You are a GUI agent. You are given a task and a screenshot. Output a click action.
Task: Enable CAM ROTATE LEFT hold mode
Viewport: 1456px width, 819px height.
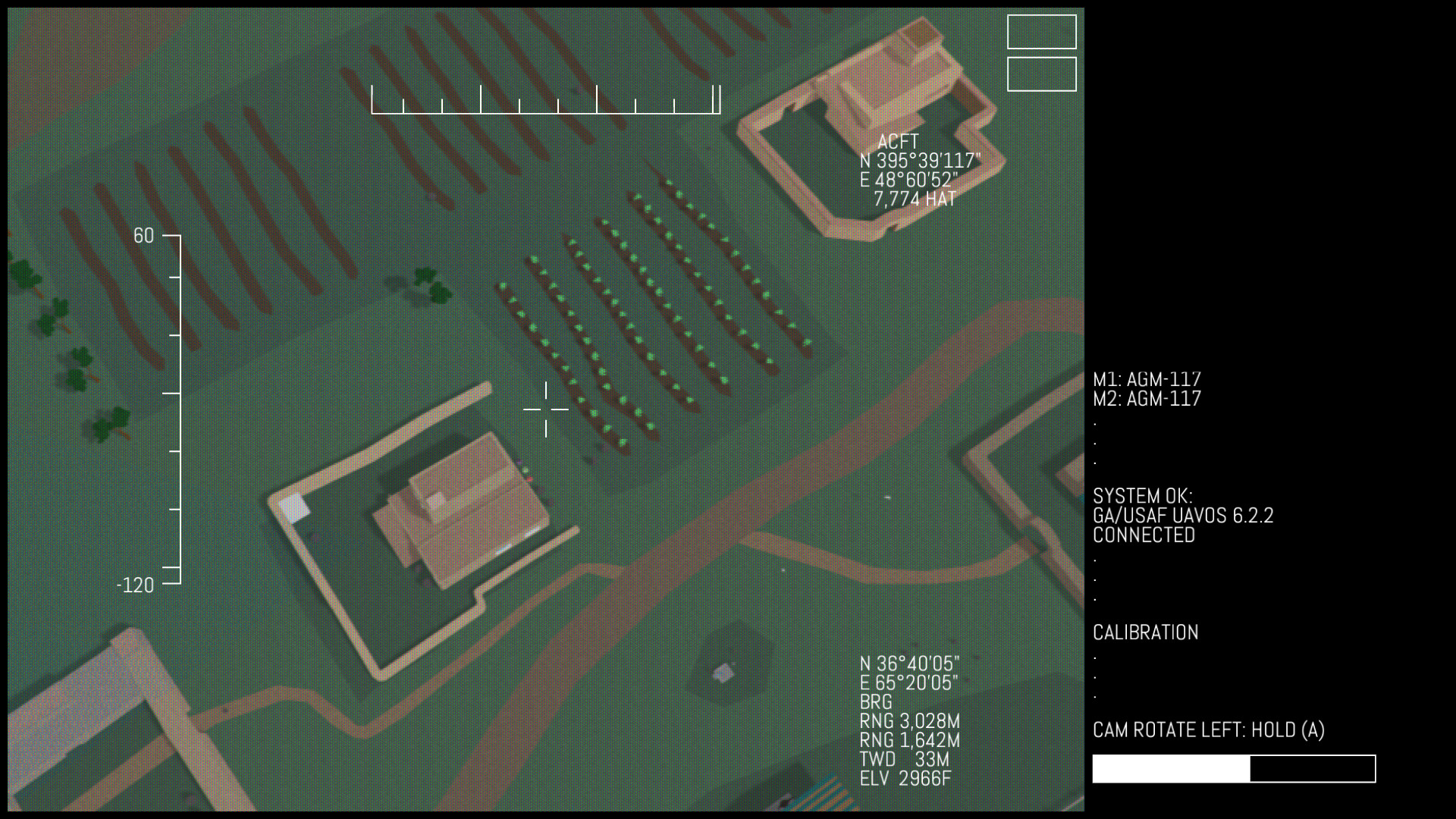pyautogui.click(x=1209, y=730)
